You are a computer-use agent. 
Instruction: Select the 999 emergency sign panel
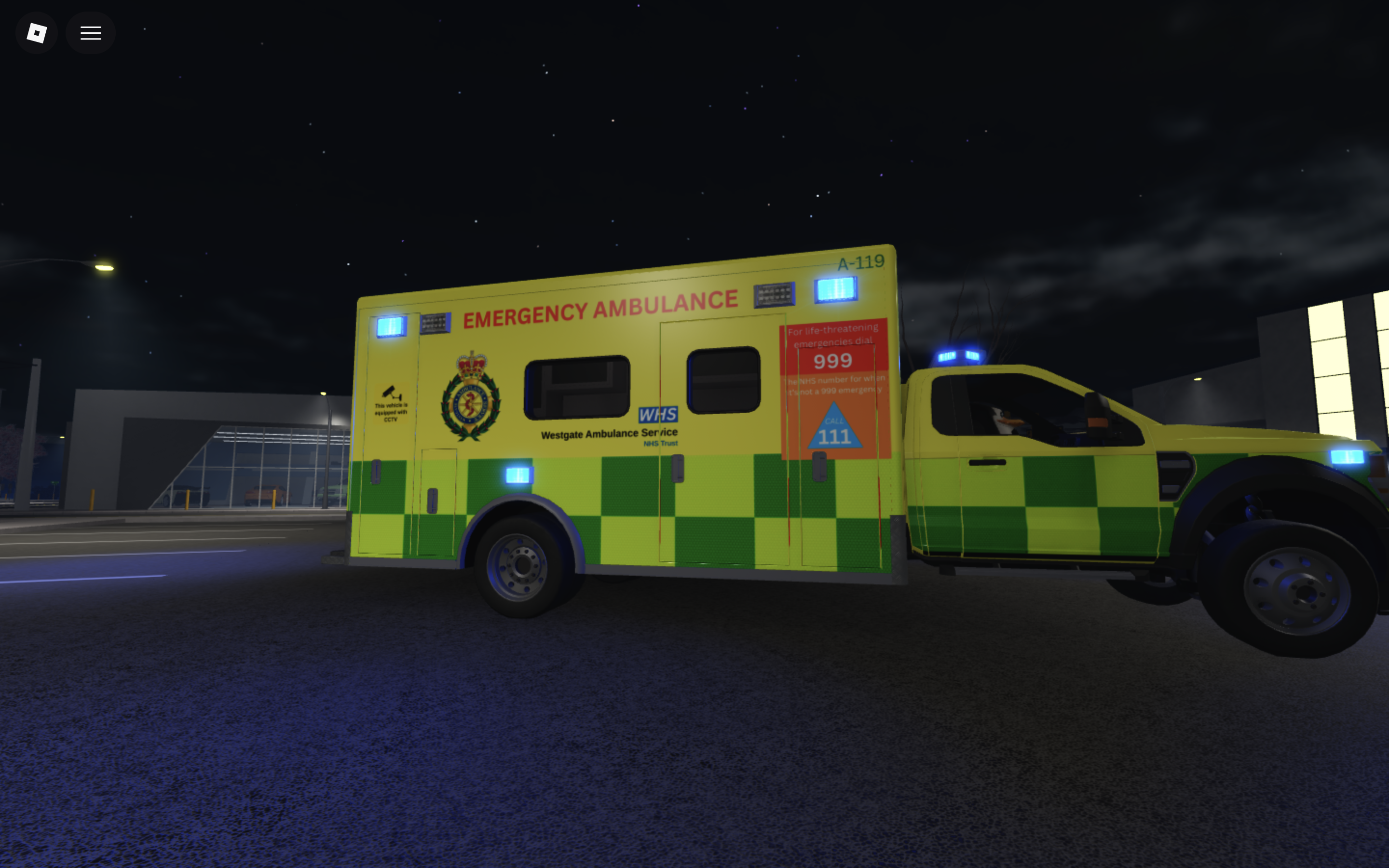click(x=833, y=361)
